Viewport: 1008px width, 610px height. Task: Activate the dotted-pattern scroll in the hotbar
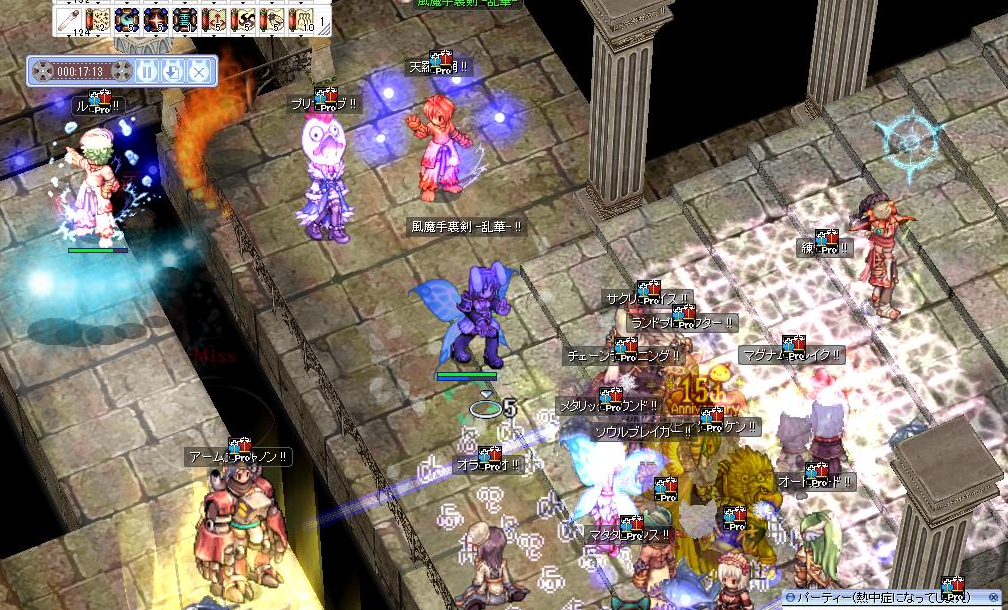click(x=98, y=19)
